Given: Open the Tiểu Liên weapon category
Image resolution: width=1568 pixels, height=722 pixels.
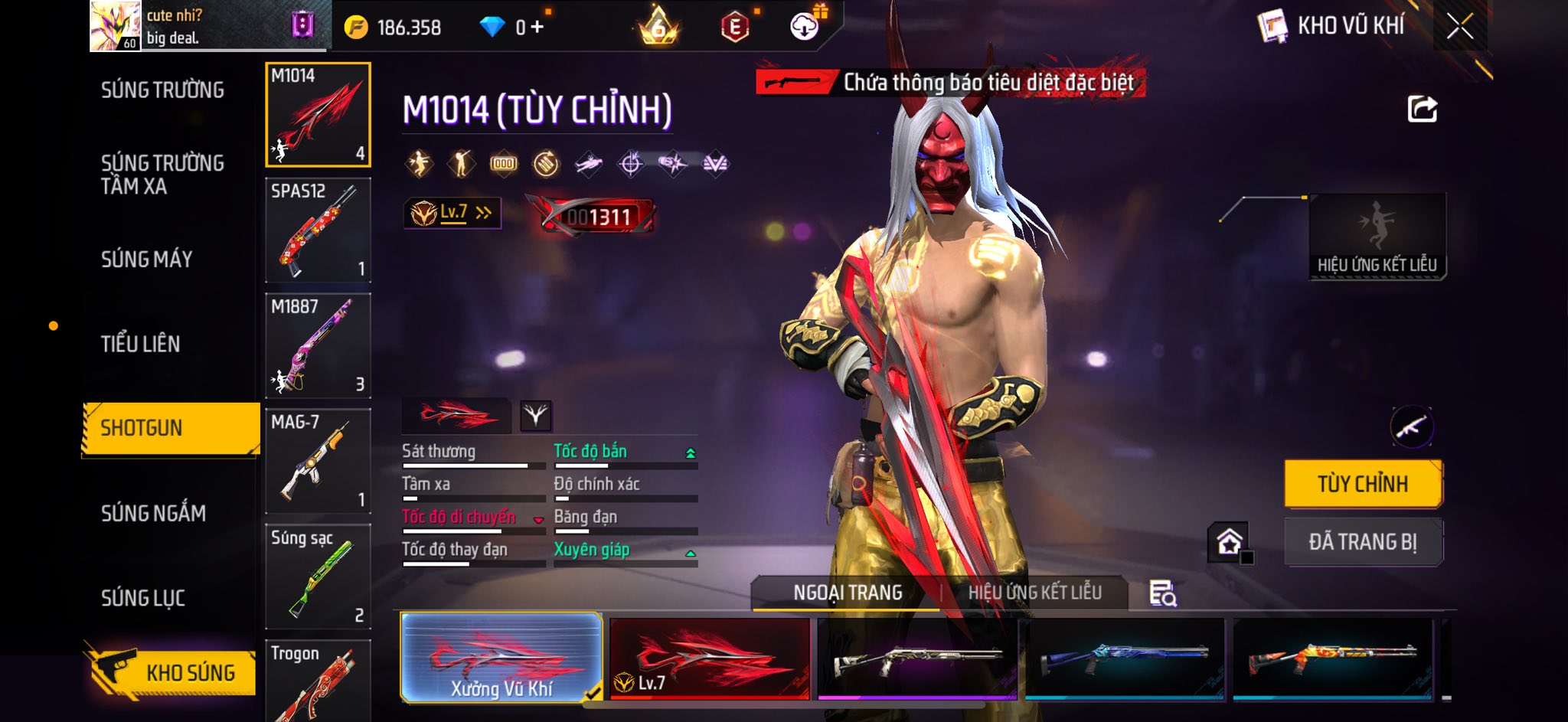Looking at the screenshot, I should tap(140, 344).
